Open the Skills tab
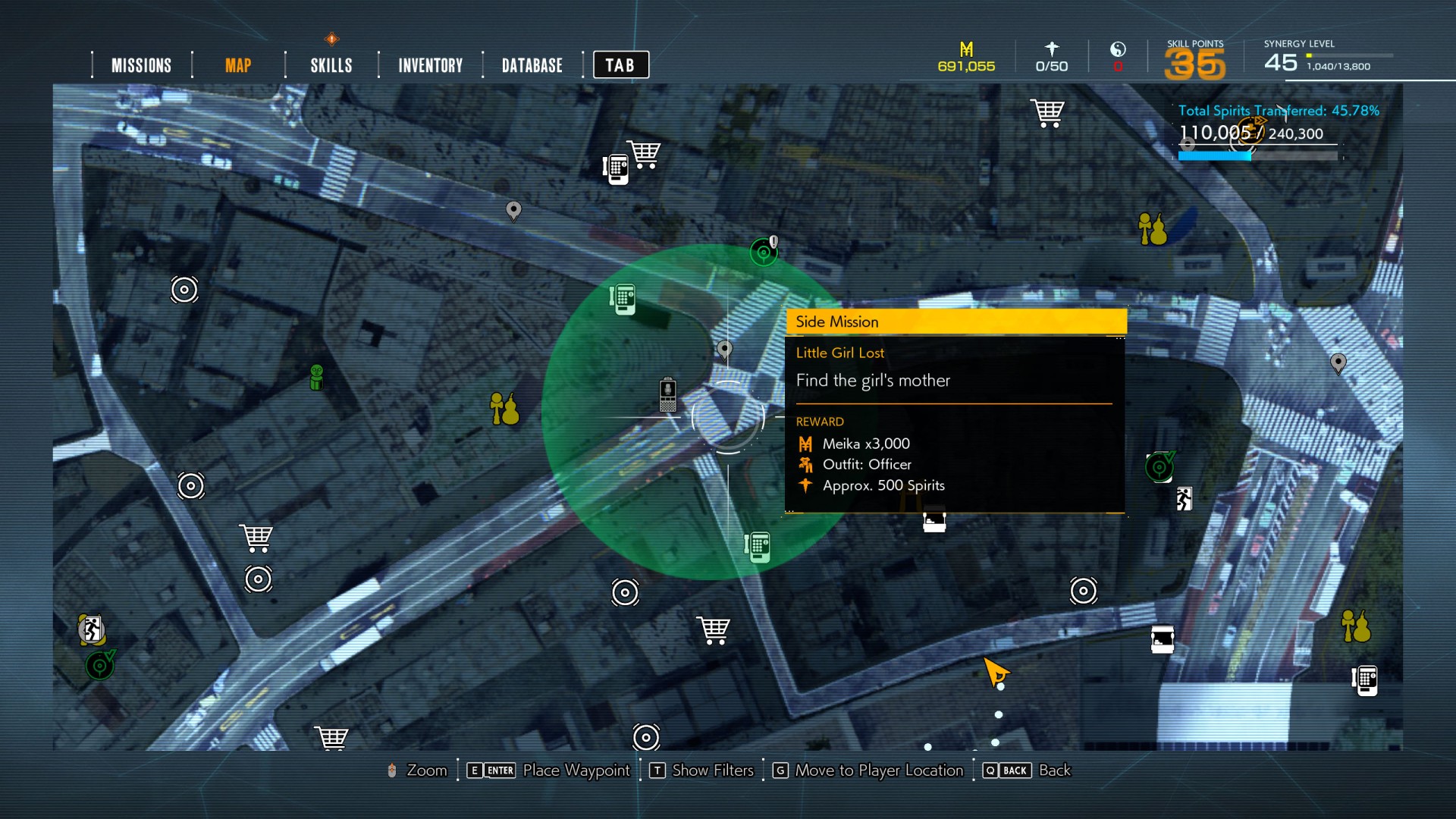 [x=331, y=66]
